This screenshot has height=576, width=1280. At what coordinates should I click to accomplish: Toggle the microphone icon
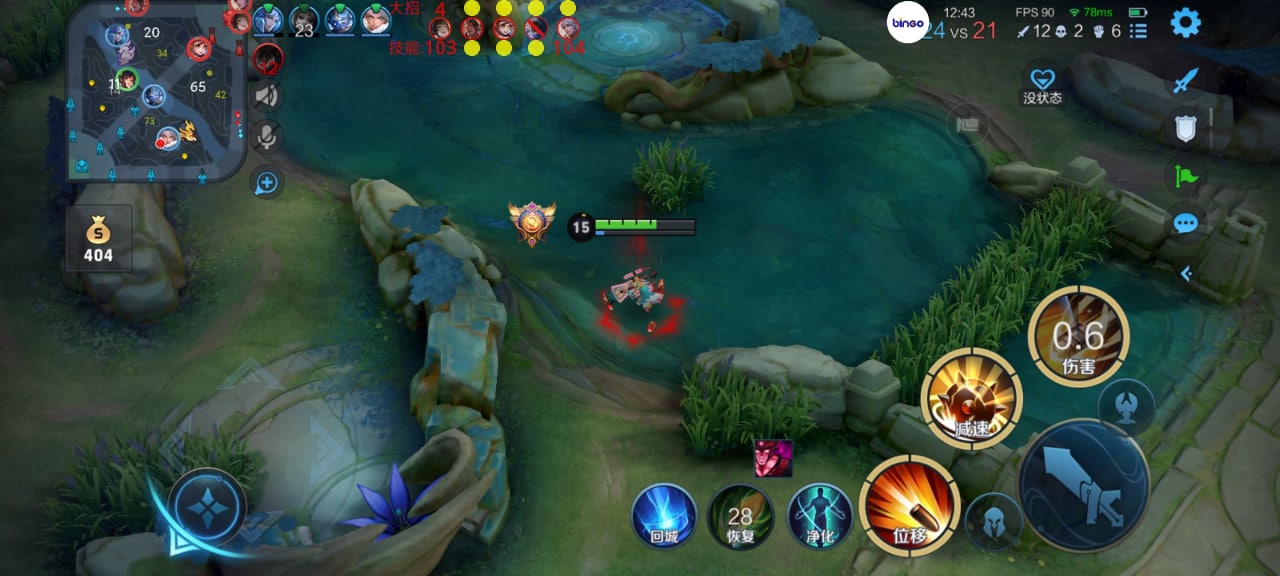[266, 138]
